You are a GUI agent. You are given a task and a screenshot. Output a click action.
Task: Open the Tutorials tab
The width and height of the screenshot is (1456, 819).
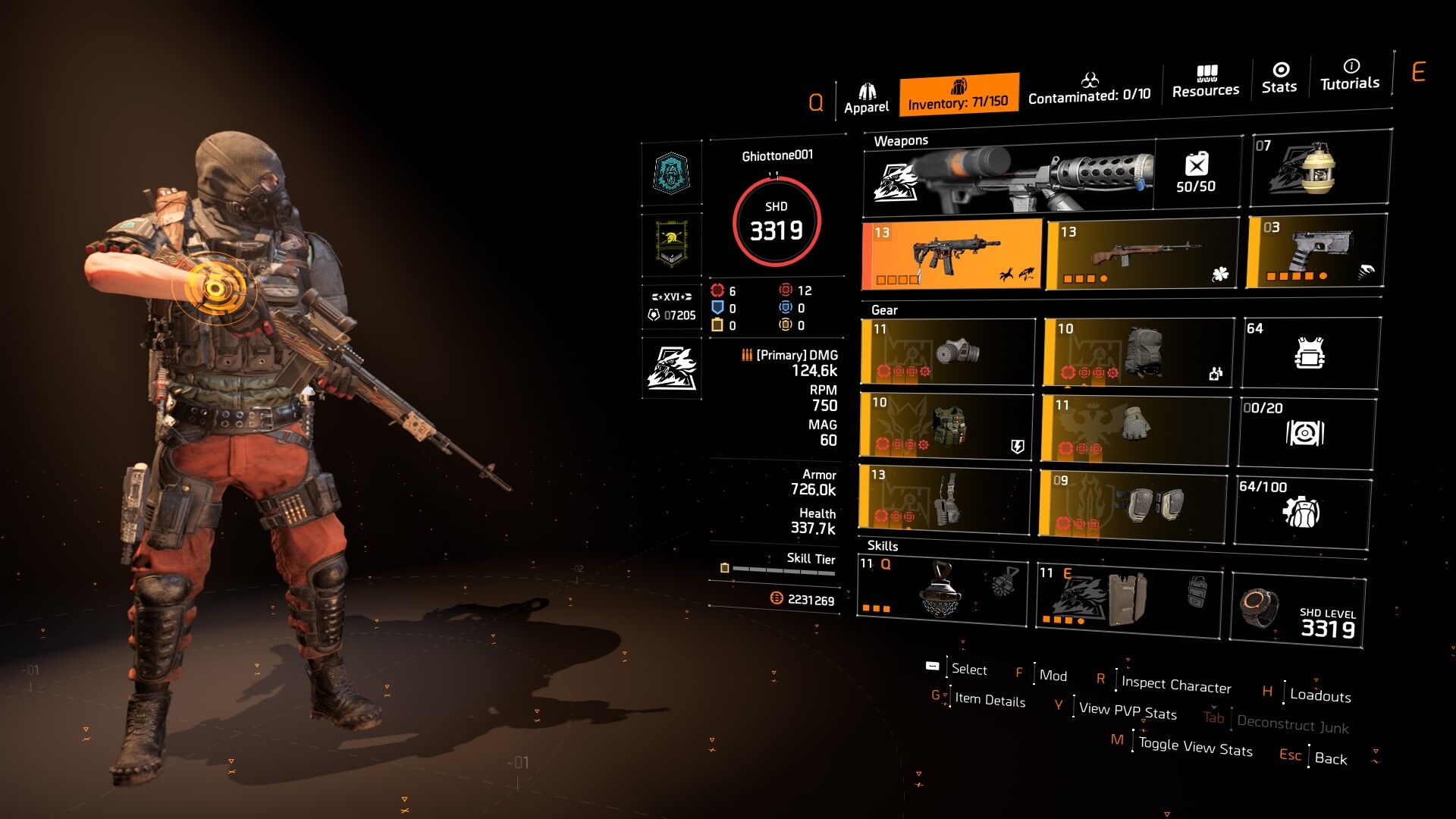[x=1350, y=75]
